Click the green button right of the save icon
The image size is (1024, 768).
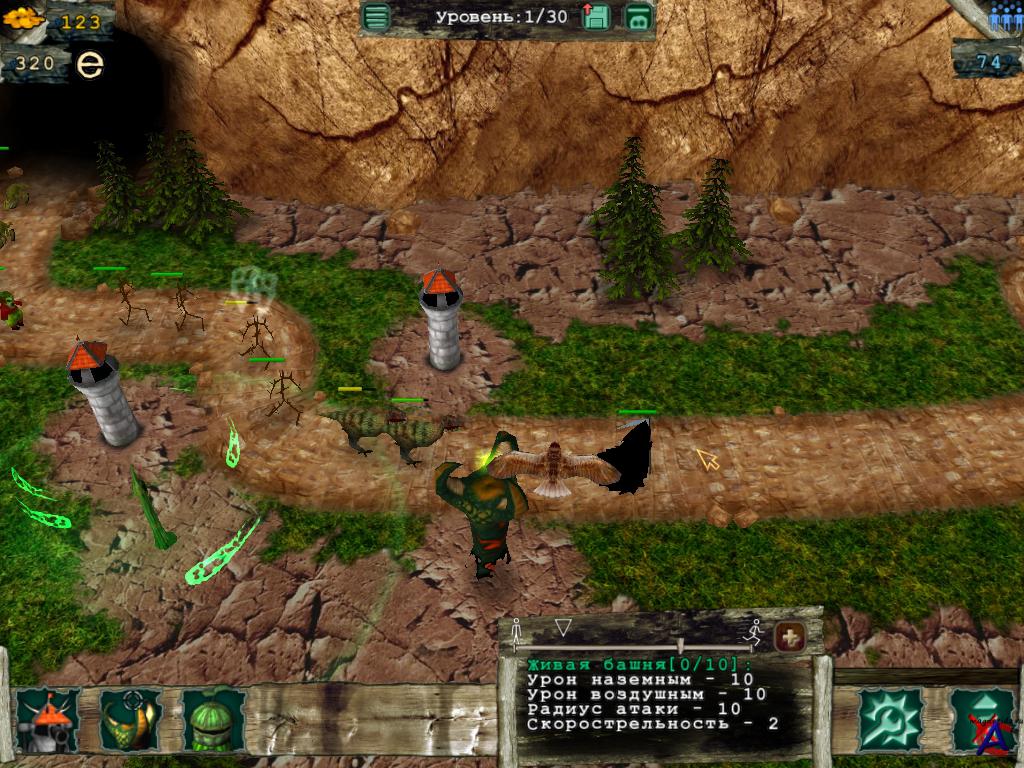pyautogui.click(x=638, y=17)
